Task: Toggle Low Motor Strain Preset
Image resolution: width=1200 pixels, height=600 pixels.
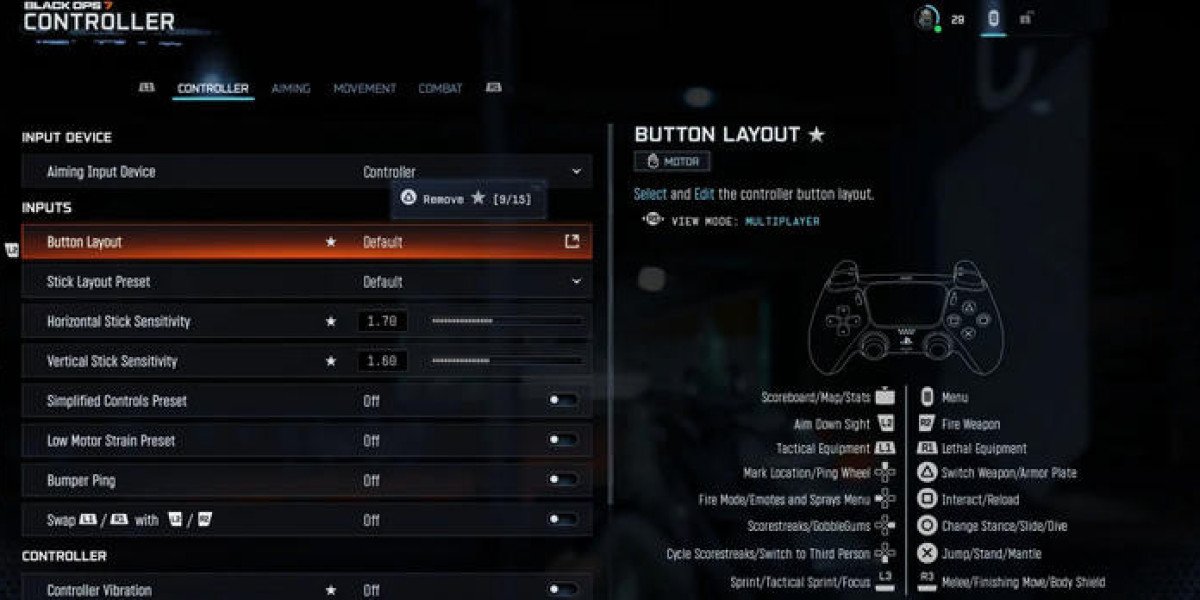Action: (x=563, y=441)
